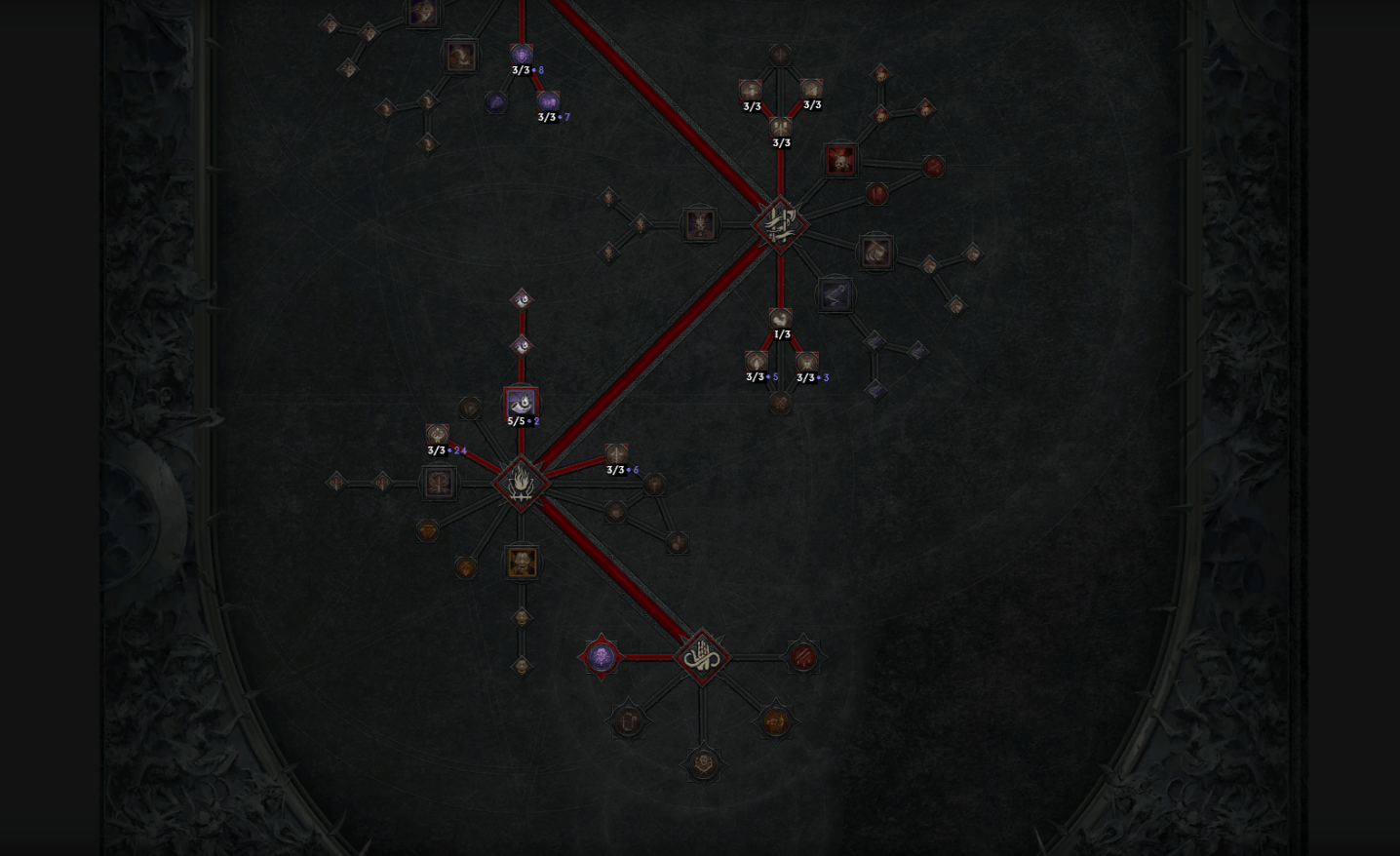Select the 3/3 purple node ranked 8

[523, 55]
